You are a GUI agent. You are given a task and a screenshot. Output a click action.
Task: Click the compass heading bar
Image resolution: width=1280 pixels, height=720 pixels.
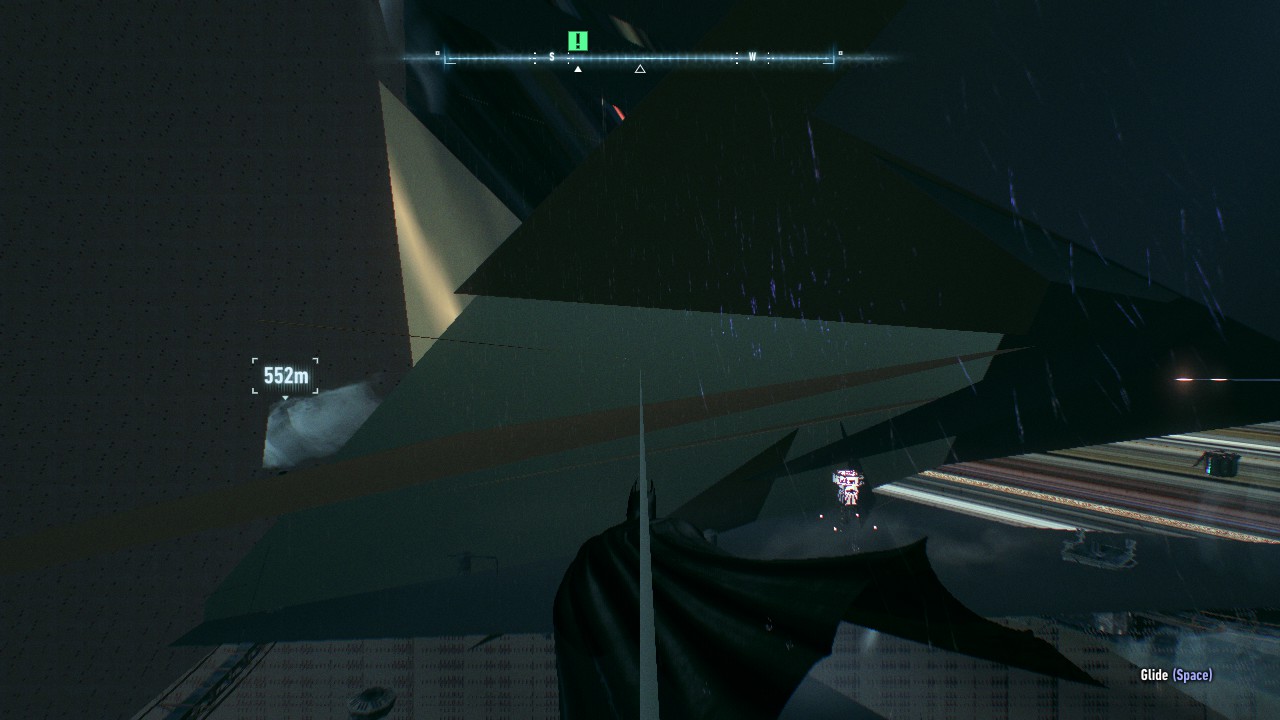click(640, 58)
